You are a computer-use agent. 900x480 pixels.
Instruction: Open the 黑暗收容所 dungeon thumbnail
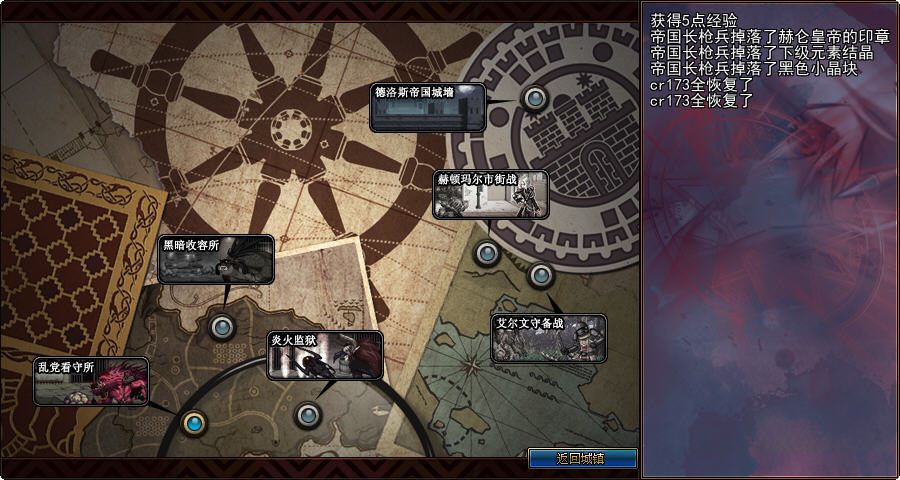click(216, 259)
